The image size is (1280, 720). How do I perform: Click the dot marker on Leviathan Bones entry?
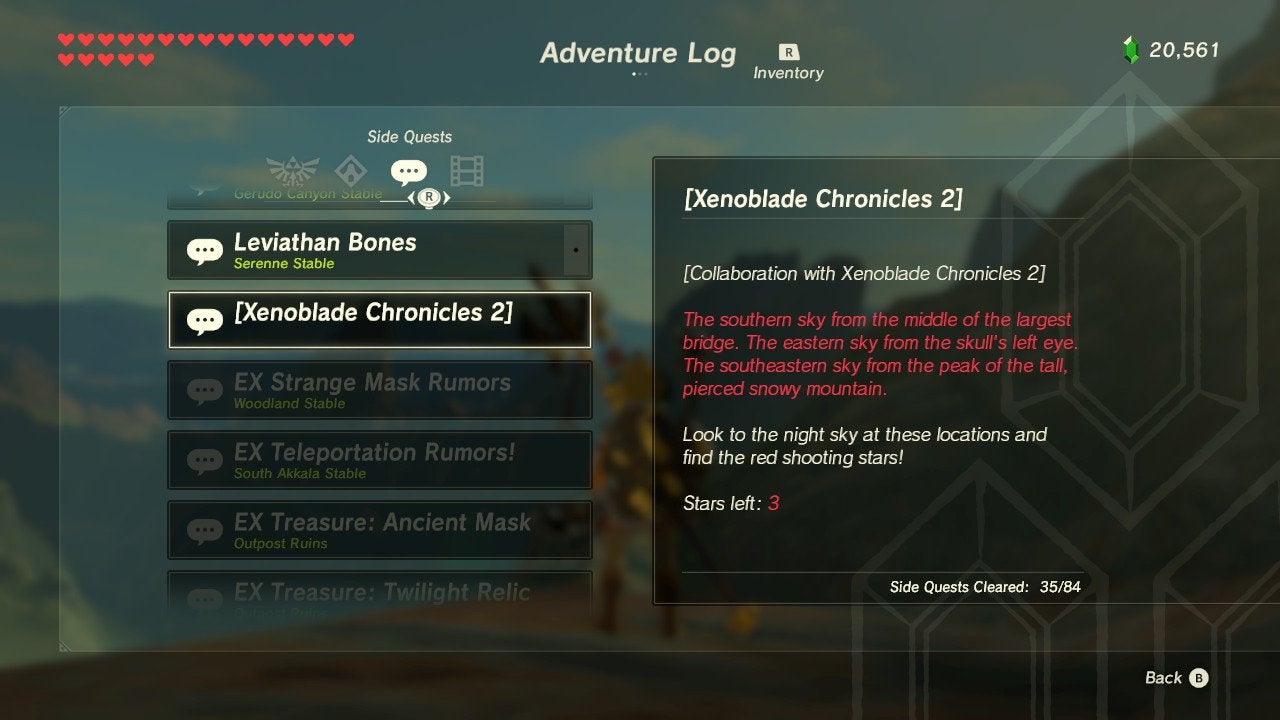pos(577,248)
